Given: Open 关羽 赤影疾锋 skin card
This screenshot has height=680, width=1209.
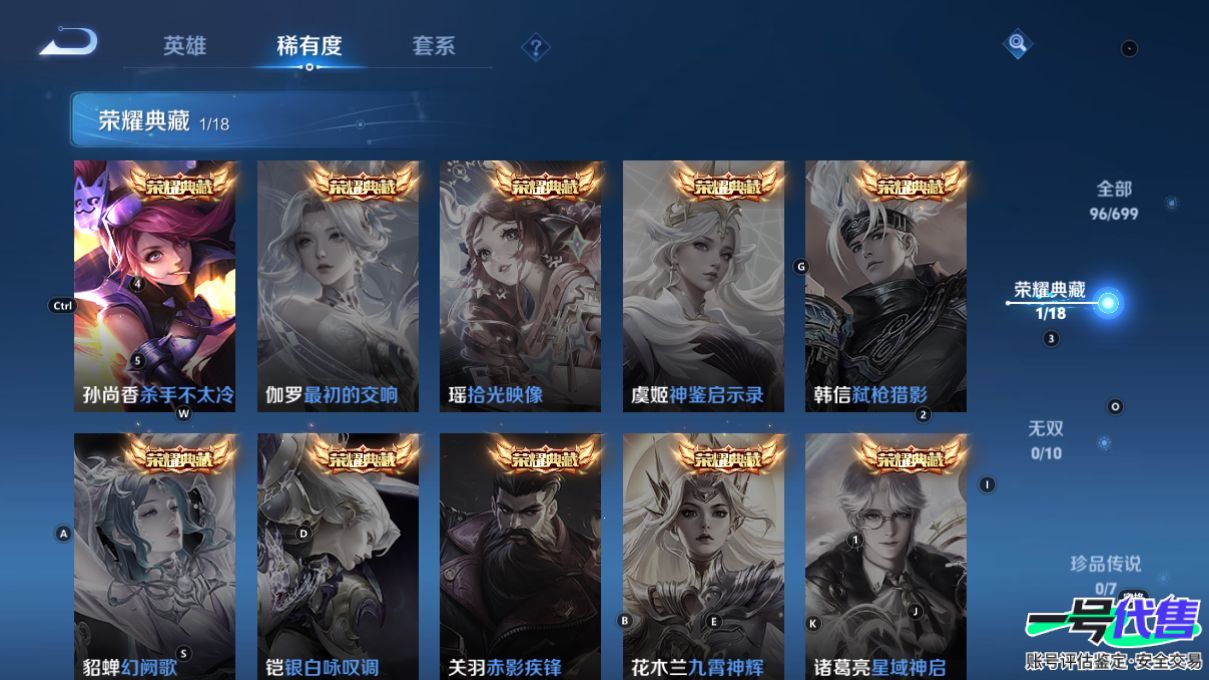Looking at the screenshot, I should 520,556.
